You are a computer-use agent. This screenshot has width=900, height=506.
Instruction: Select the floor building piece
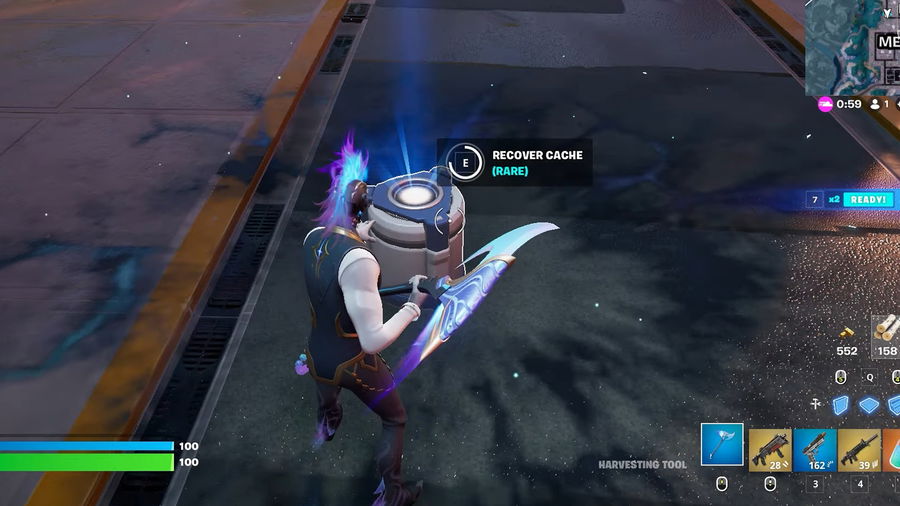871,404
